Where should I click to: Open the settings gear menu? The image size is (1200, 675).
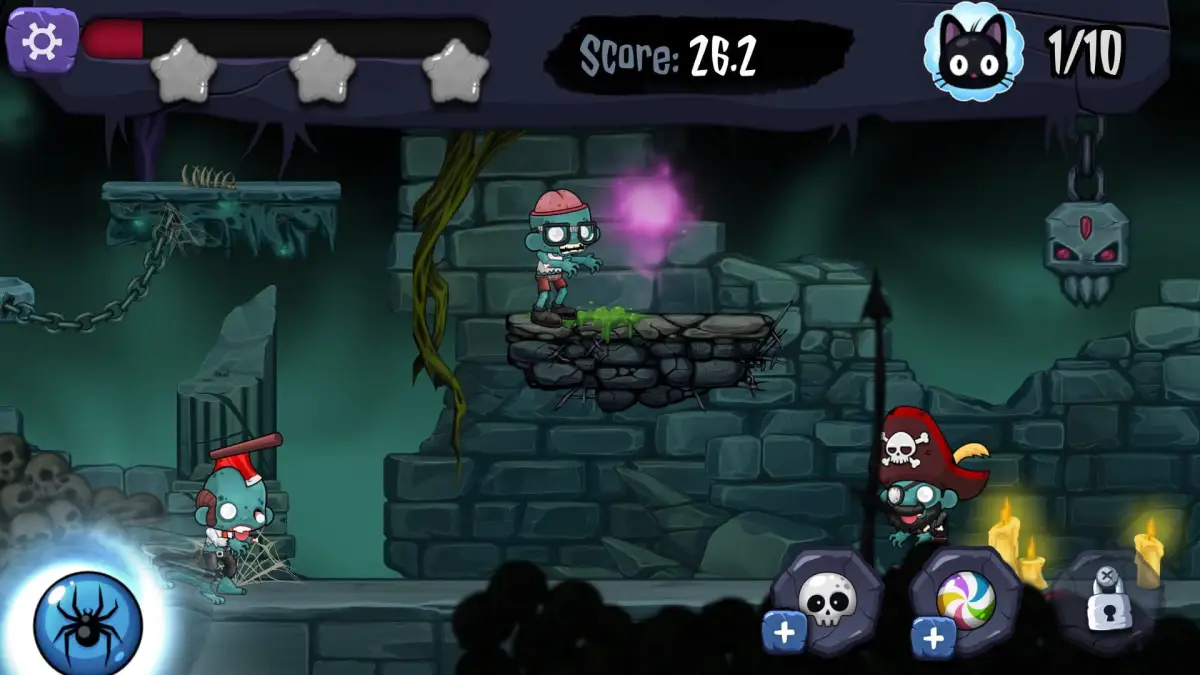(41, 40)
